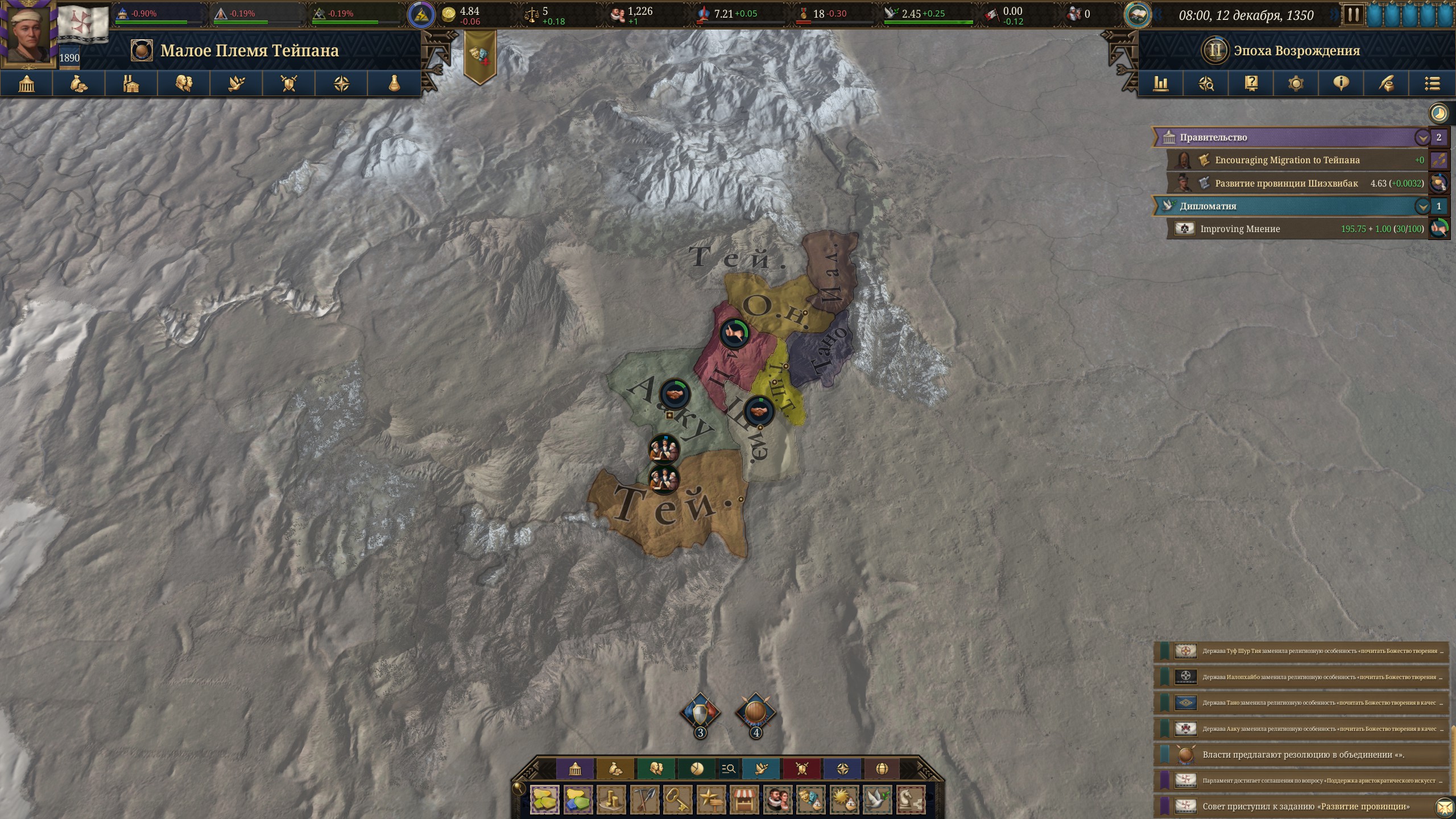Screen dimensions: 1456x819
Task: Open the Развитие провинции Шиэхвибак task
Action: 1286,184
